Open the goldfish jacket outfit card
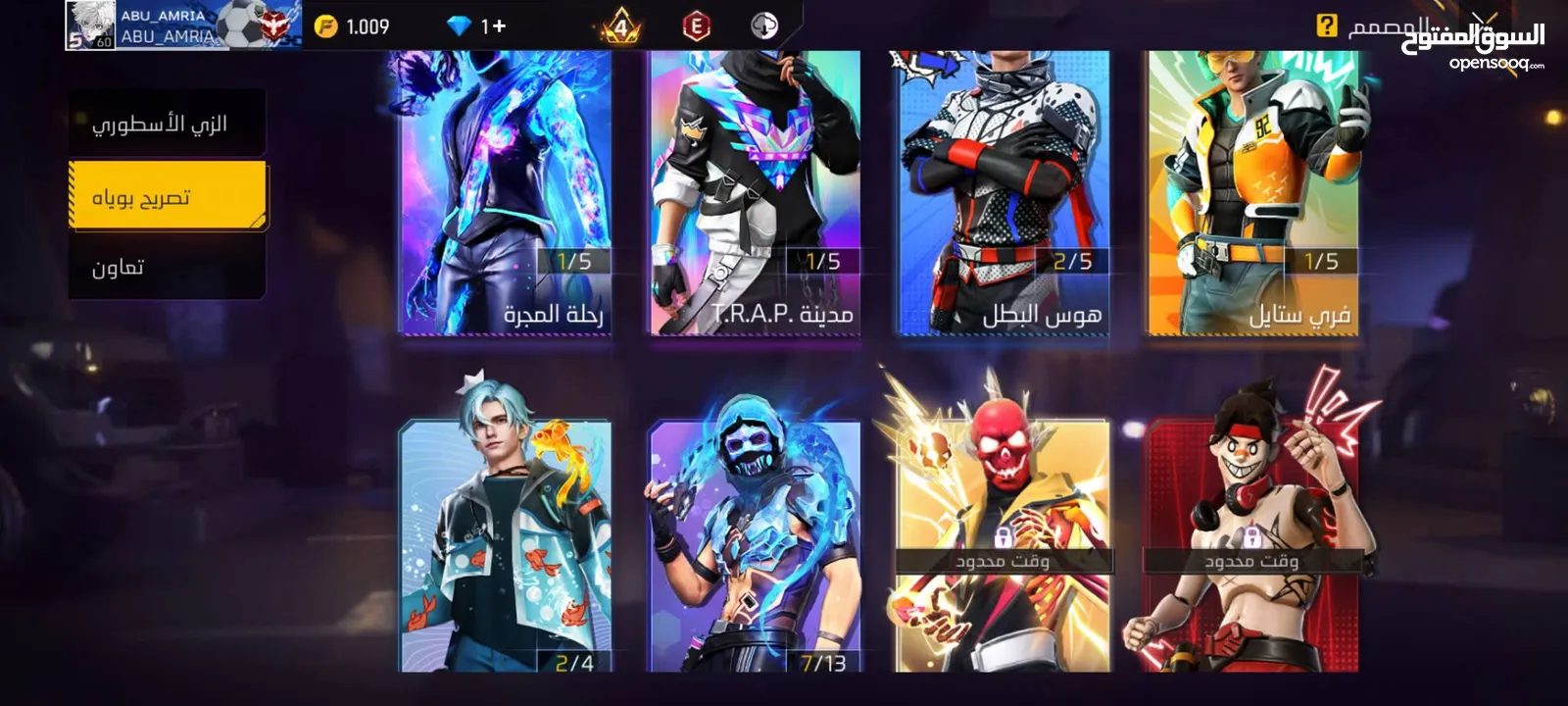 506,544
